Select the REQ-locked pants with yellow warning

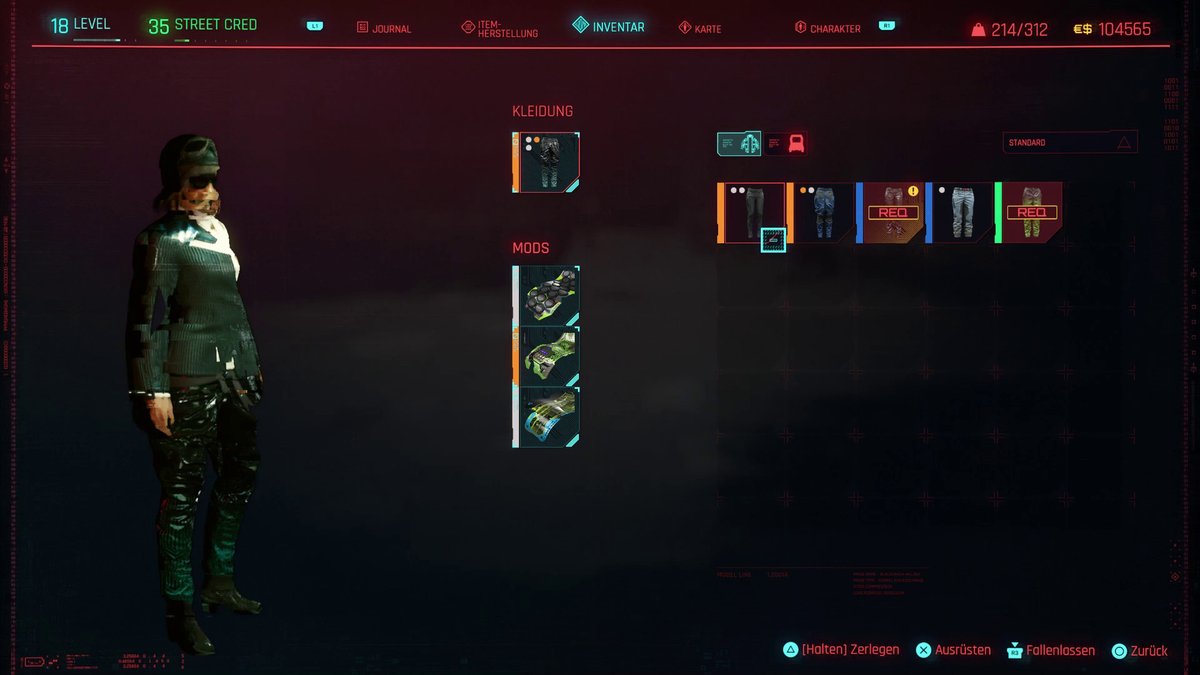tap(891, 212)
